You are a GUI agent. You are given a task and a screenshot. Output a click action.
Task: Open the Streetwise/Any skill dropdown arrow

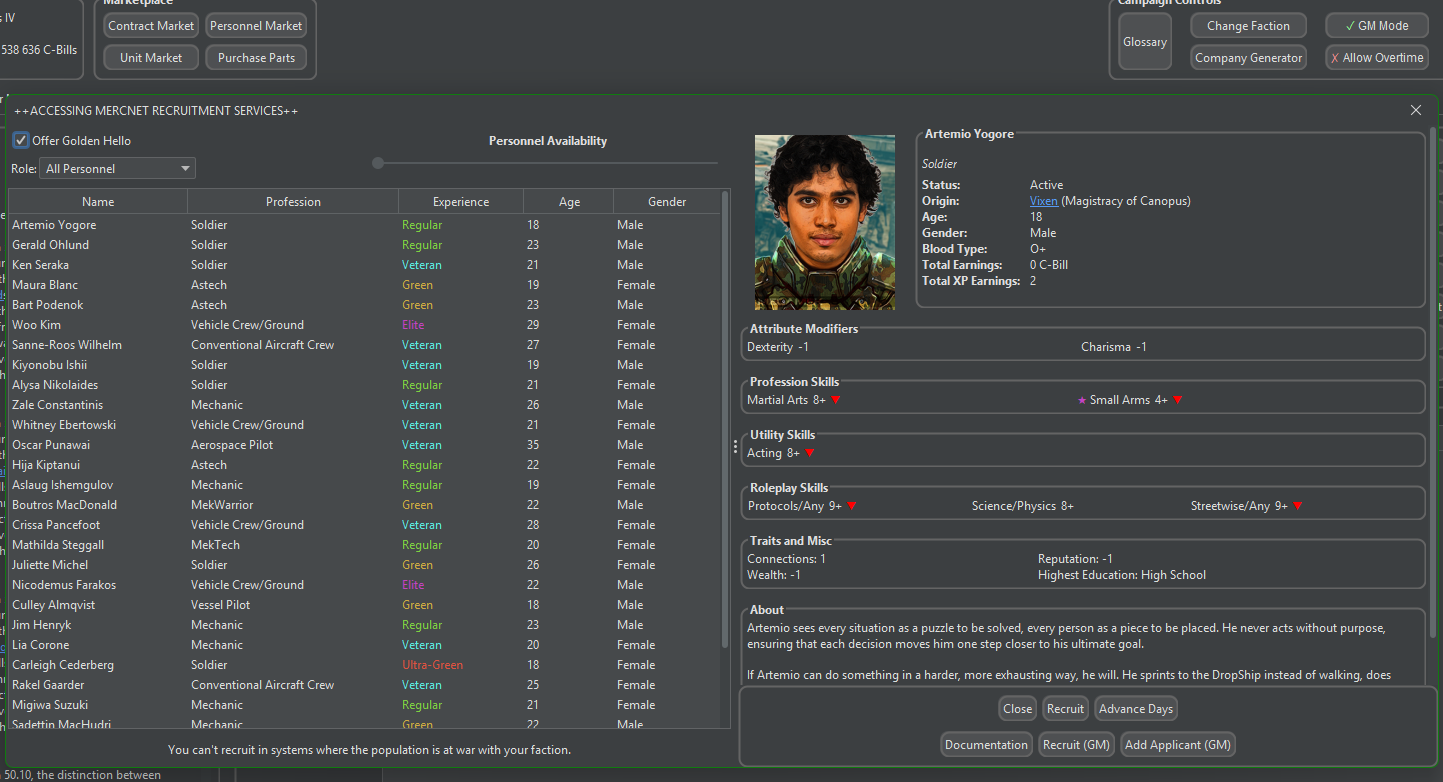1298,506
